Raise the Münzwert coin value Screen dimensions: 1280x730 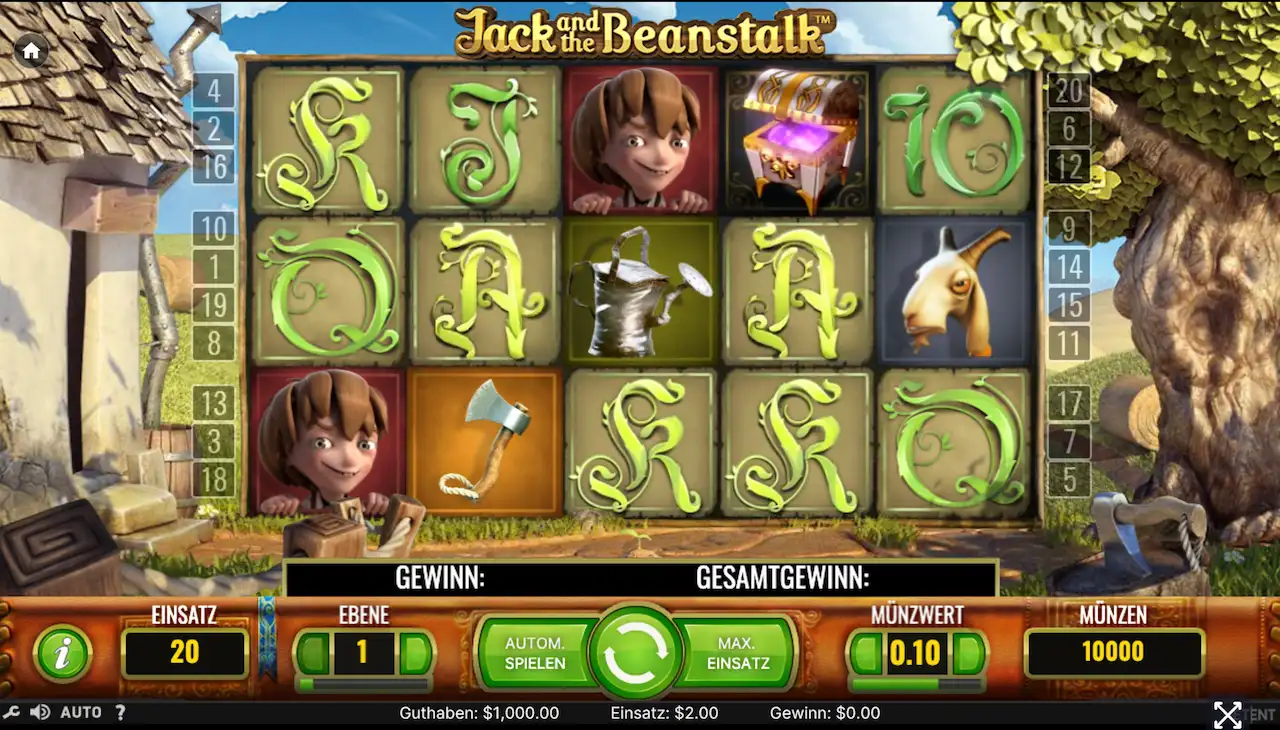[967, 654]
